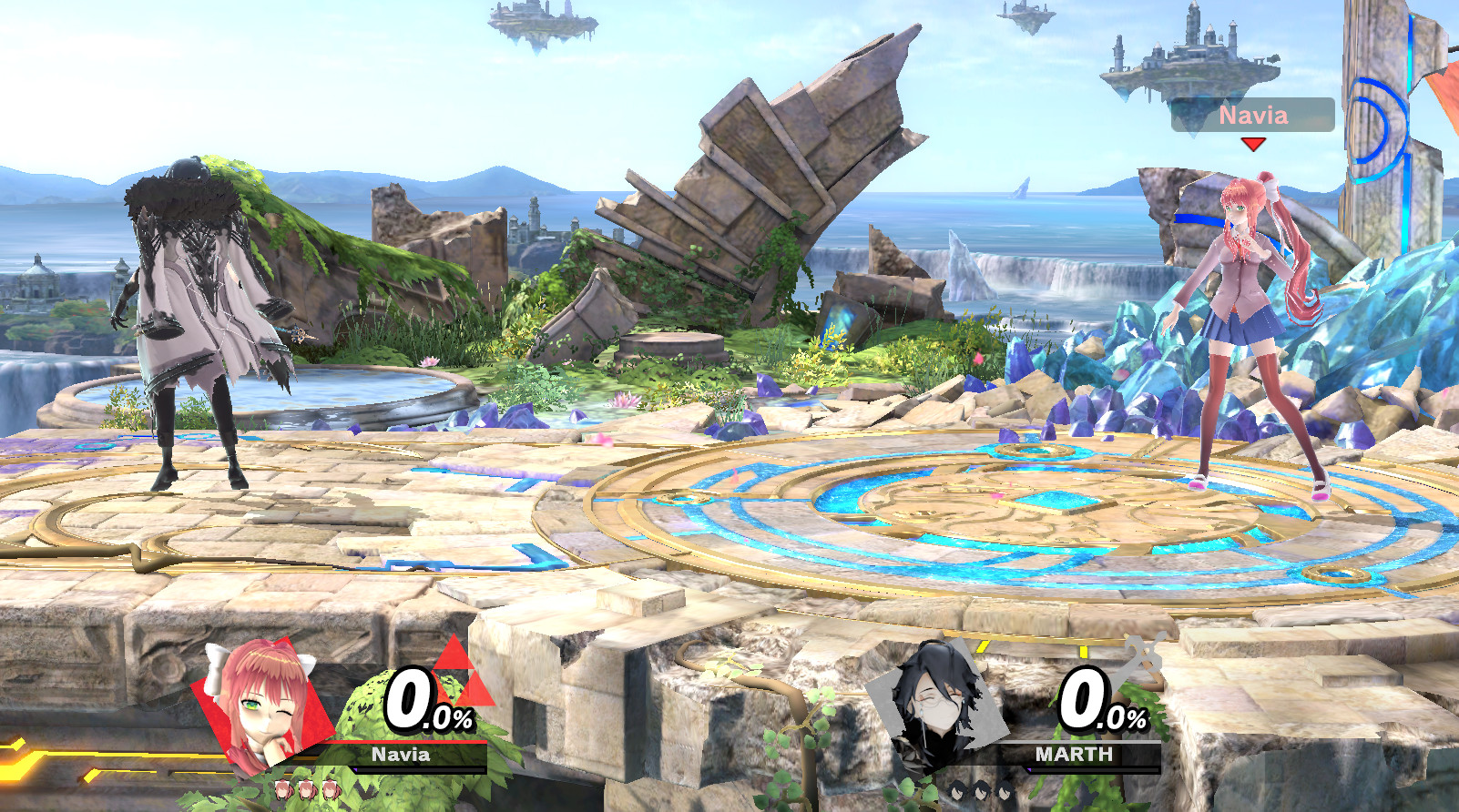Select Navia's second stock head icon
The image size is (1459, 812).
[x=308, y=790]
